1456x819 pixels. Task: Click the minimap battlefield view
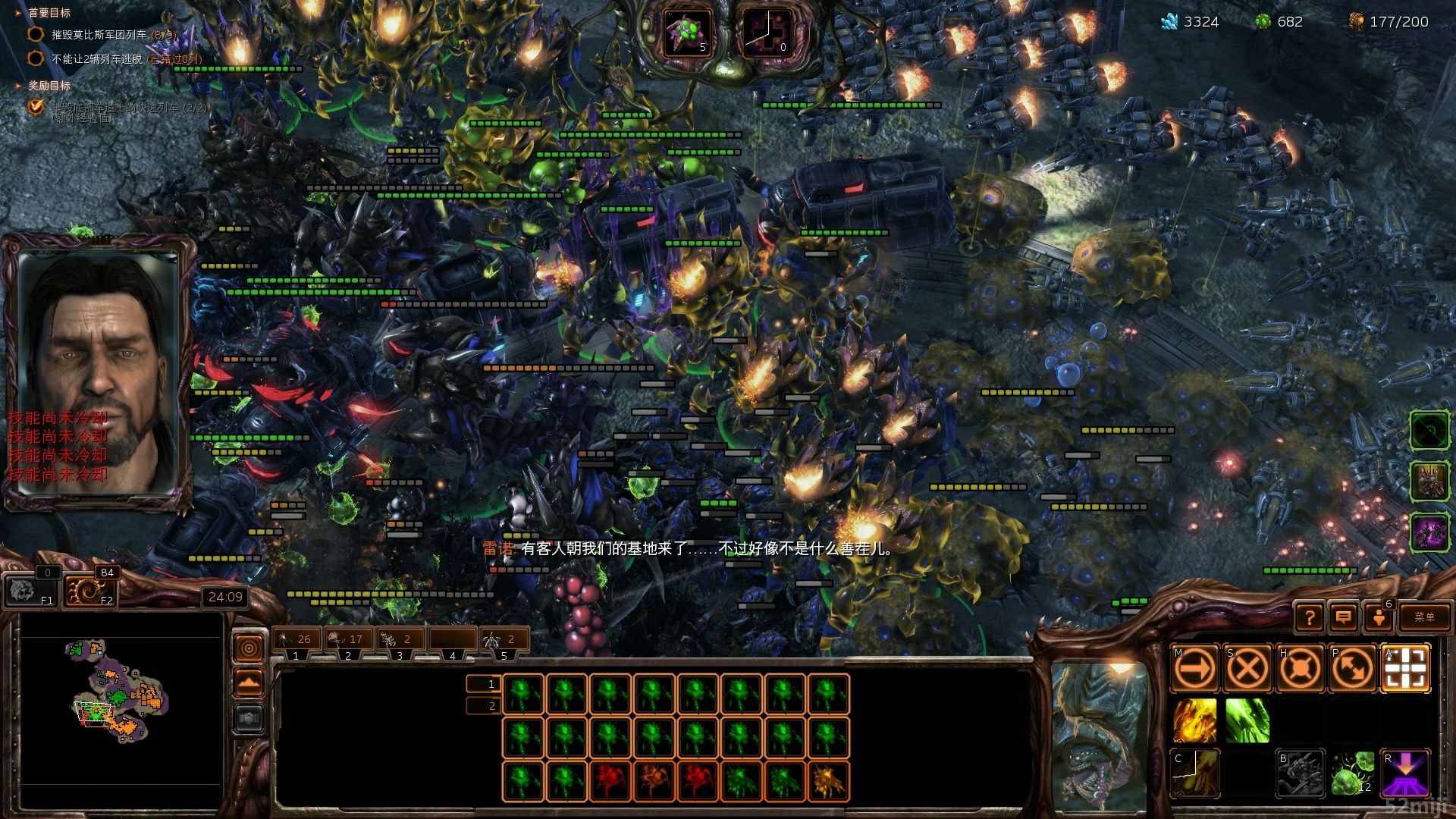point(121,699)
